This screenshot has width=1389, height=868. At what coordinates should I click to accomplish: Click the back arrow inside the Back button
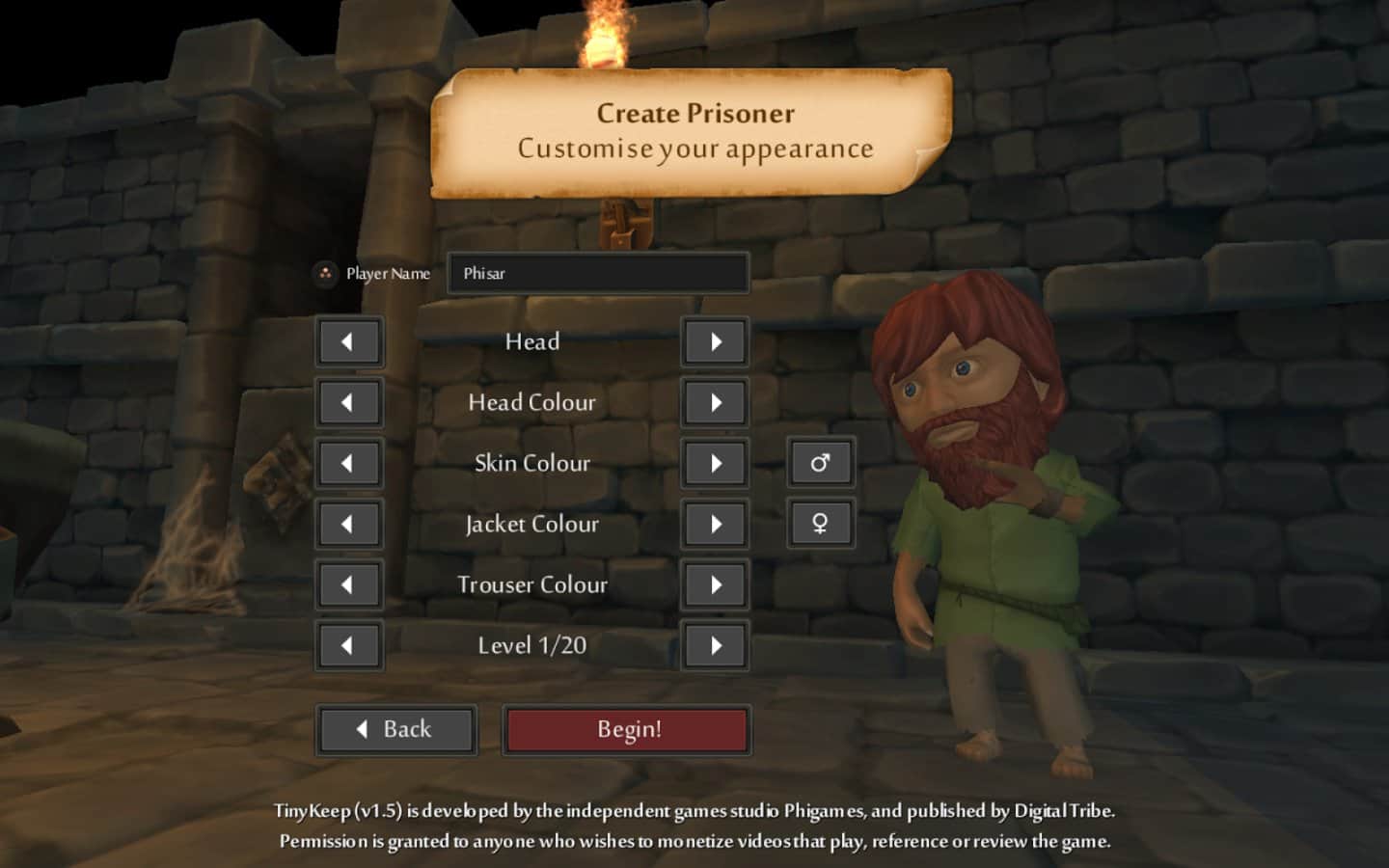coord(361,728)
